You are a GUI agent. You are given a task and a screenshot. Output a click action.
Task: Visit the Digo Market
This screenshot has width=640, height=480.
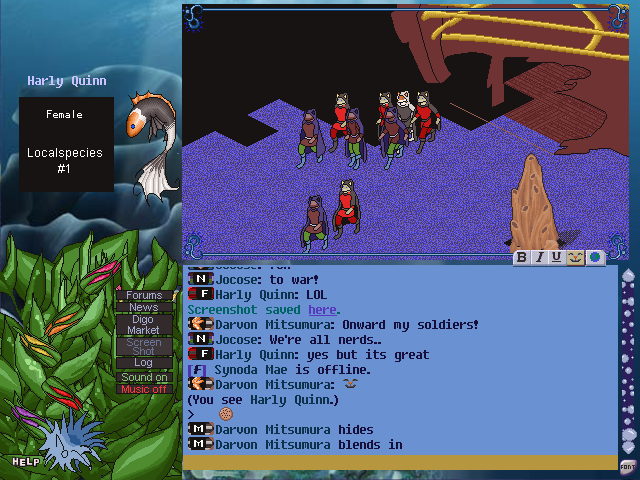pos(144,324)
